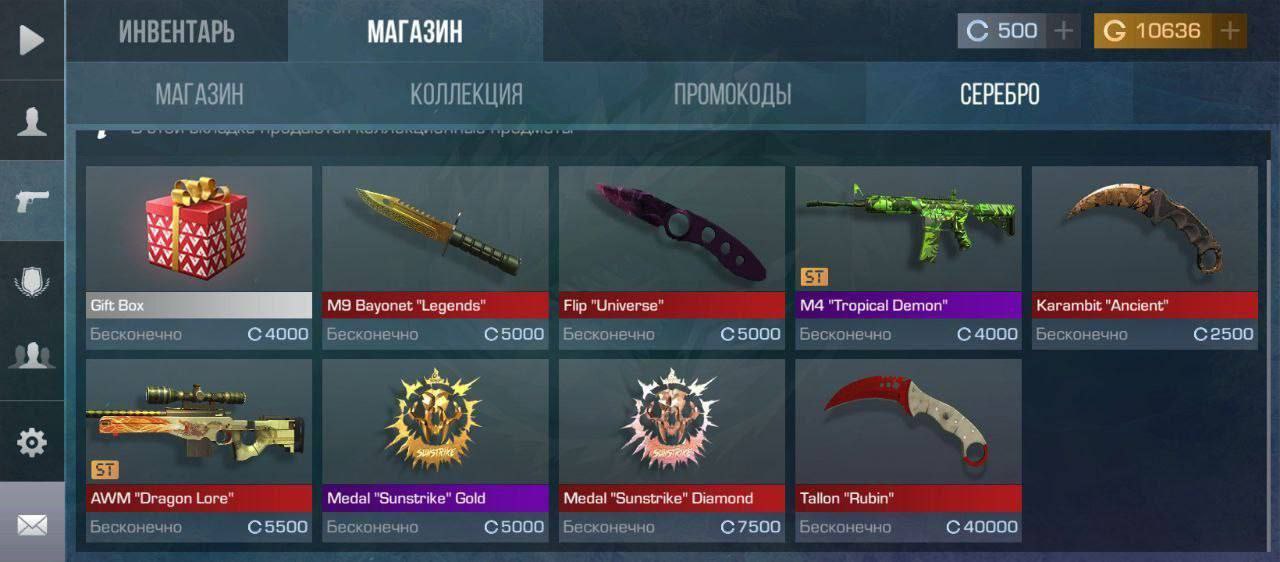Open the mail envelope icon
Viewport: 1280px width, 562px height.
pos(32,523)
